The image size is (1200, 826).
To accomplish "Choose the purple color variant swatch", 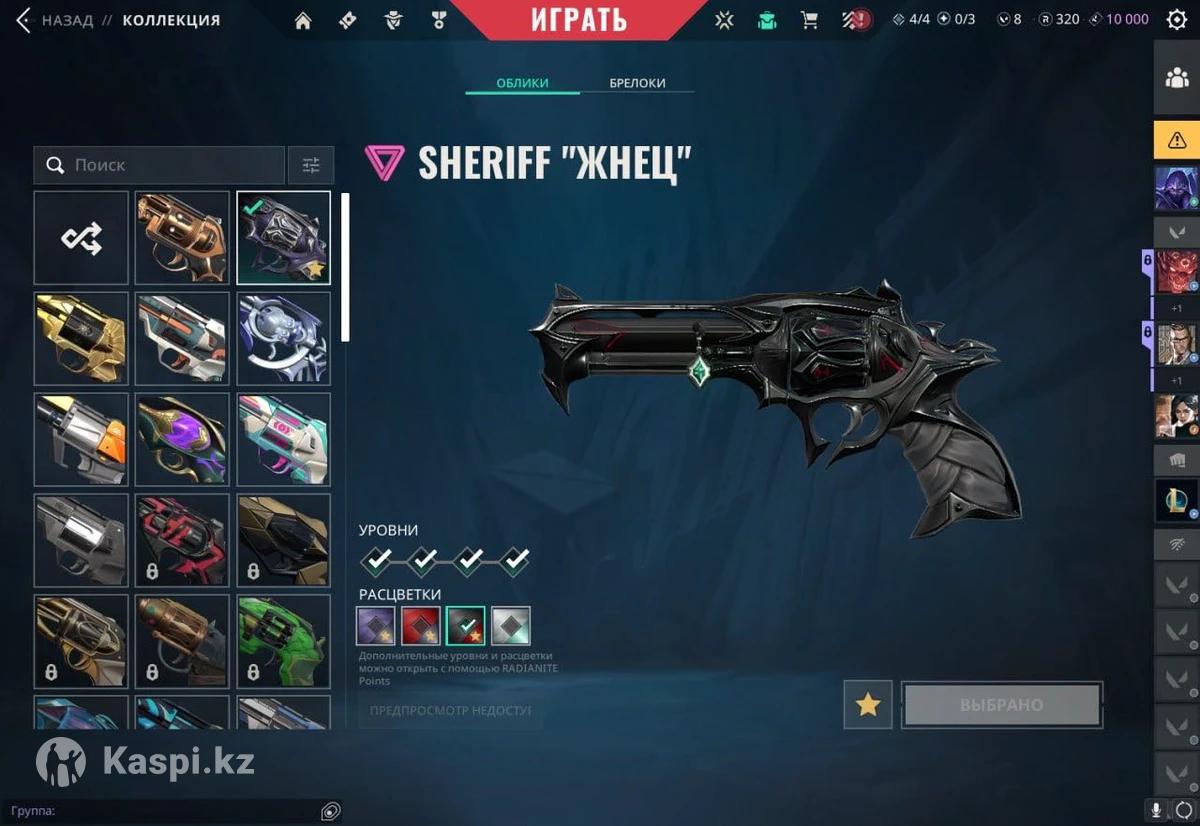I will pos(376,626).
